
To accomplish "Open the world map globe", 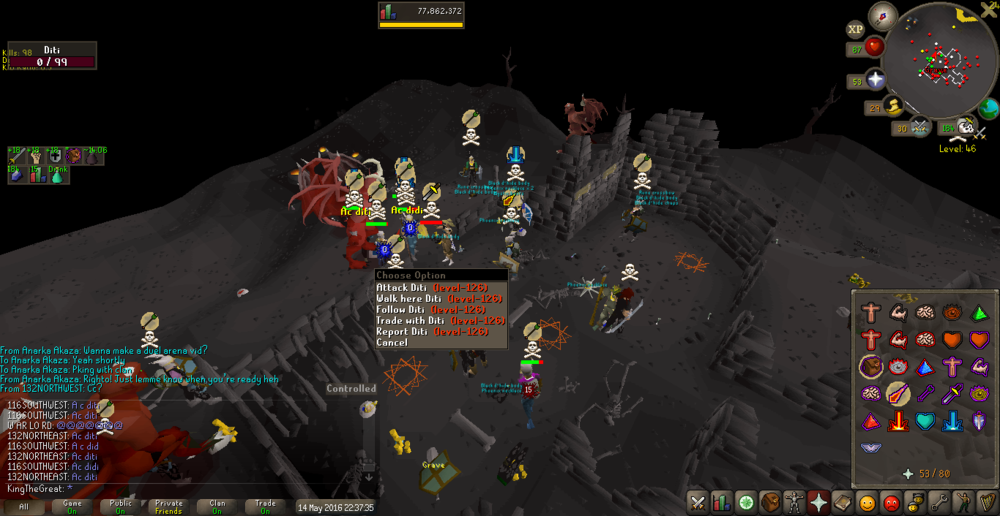I will coord(989,108).
